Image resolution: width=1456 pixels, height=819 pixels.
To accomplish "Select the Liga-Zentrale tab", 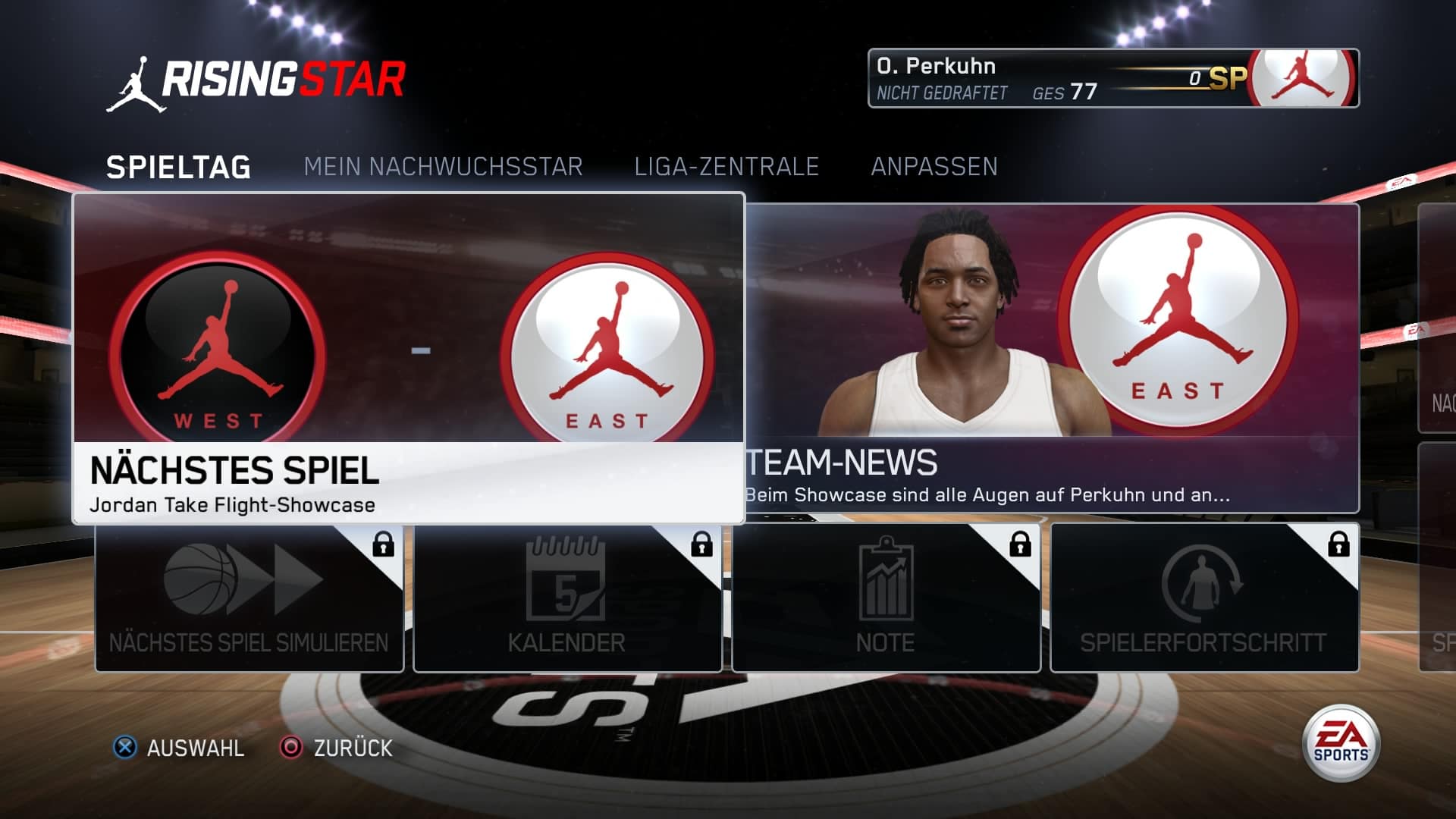I will tap(726, 167).
